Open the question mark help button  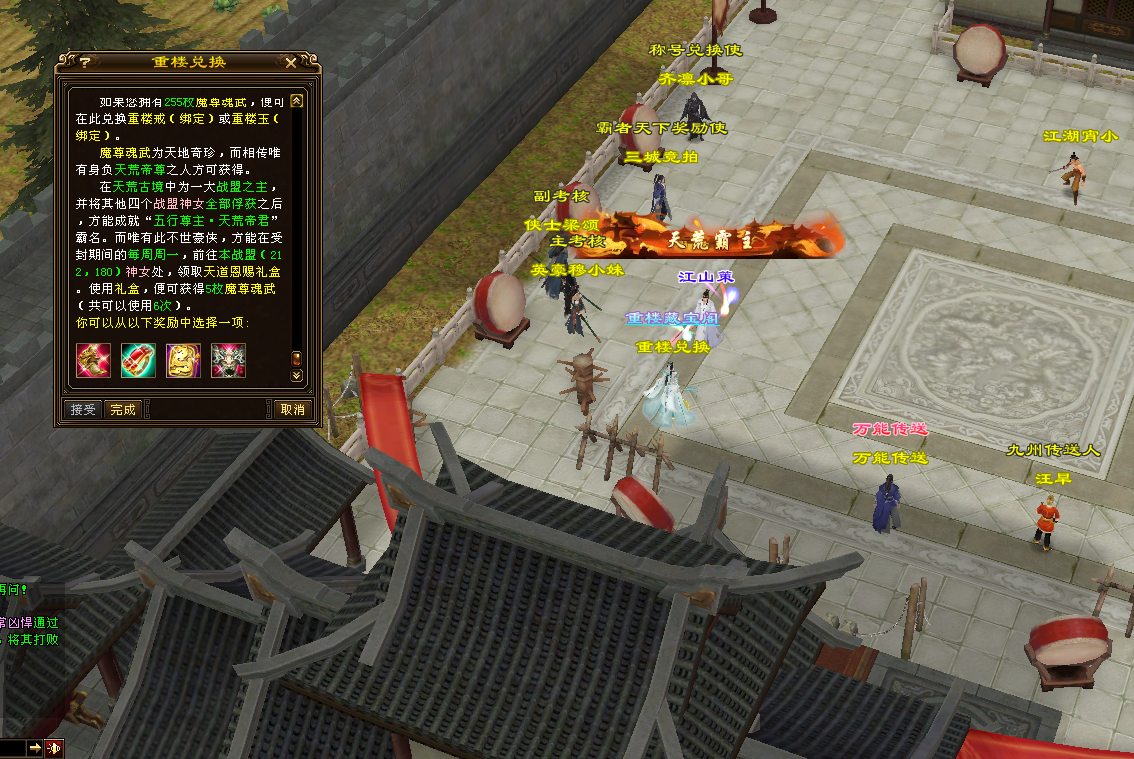pos(85,62)
